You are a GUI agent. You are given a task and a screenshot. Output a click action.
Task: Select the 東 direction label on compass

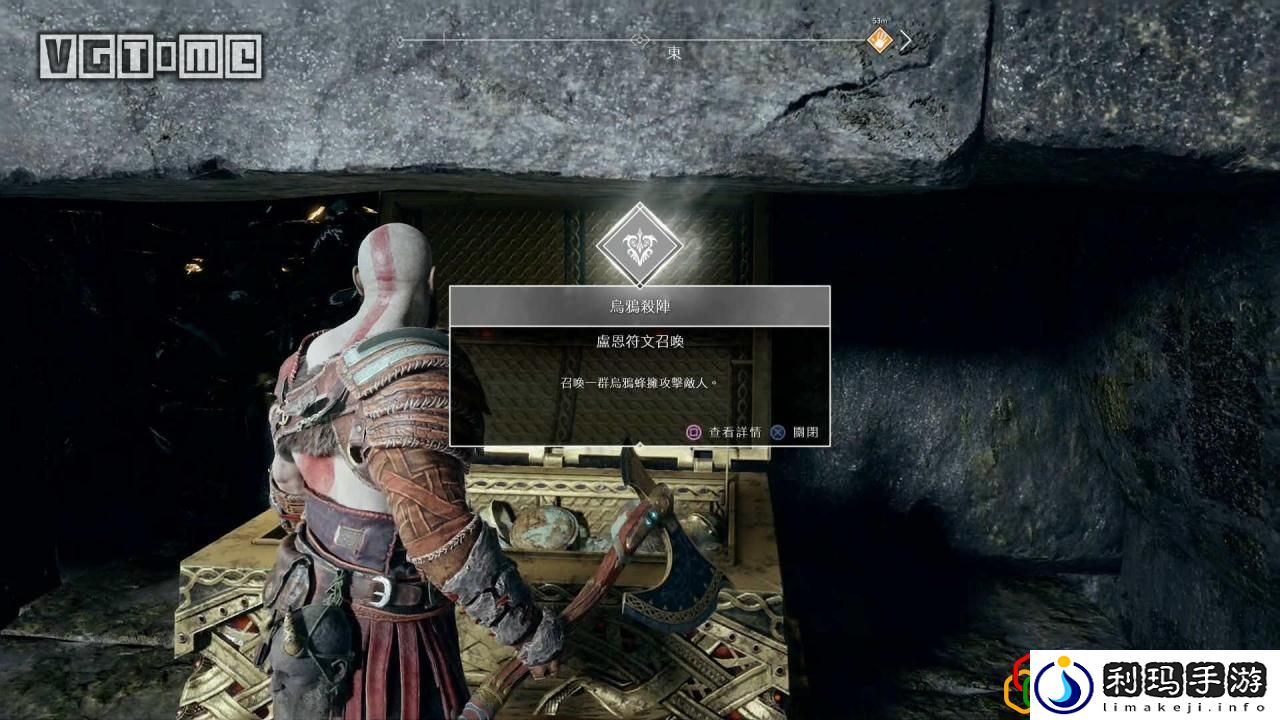673,52
